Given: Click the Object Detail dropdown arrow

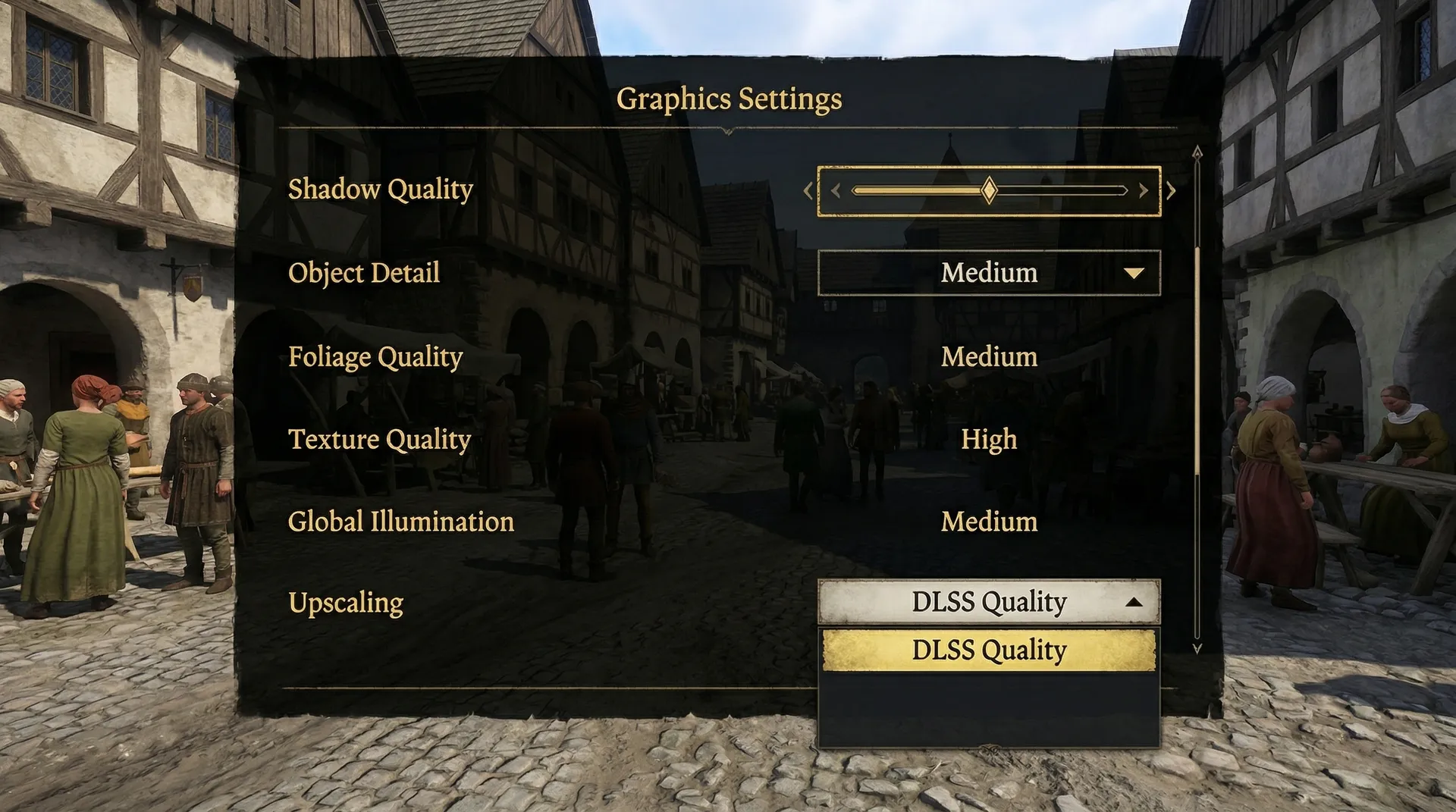Looking at the screenshot, I should pyautogui.click(x=1133, y=274).
